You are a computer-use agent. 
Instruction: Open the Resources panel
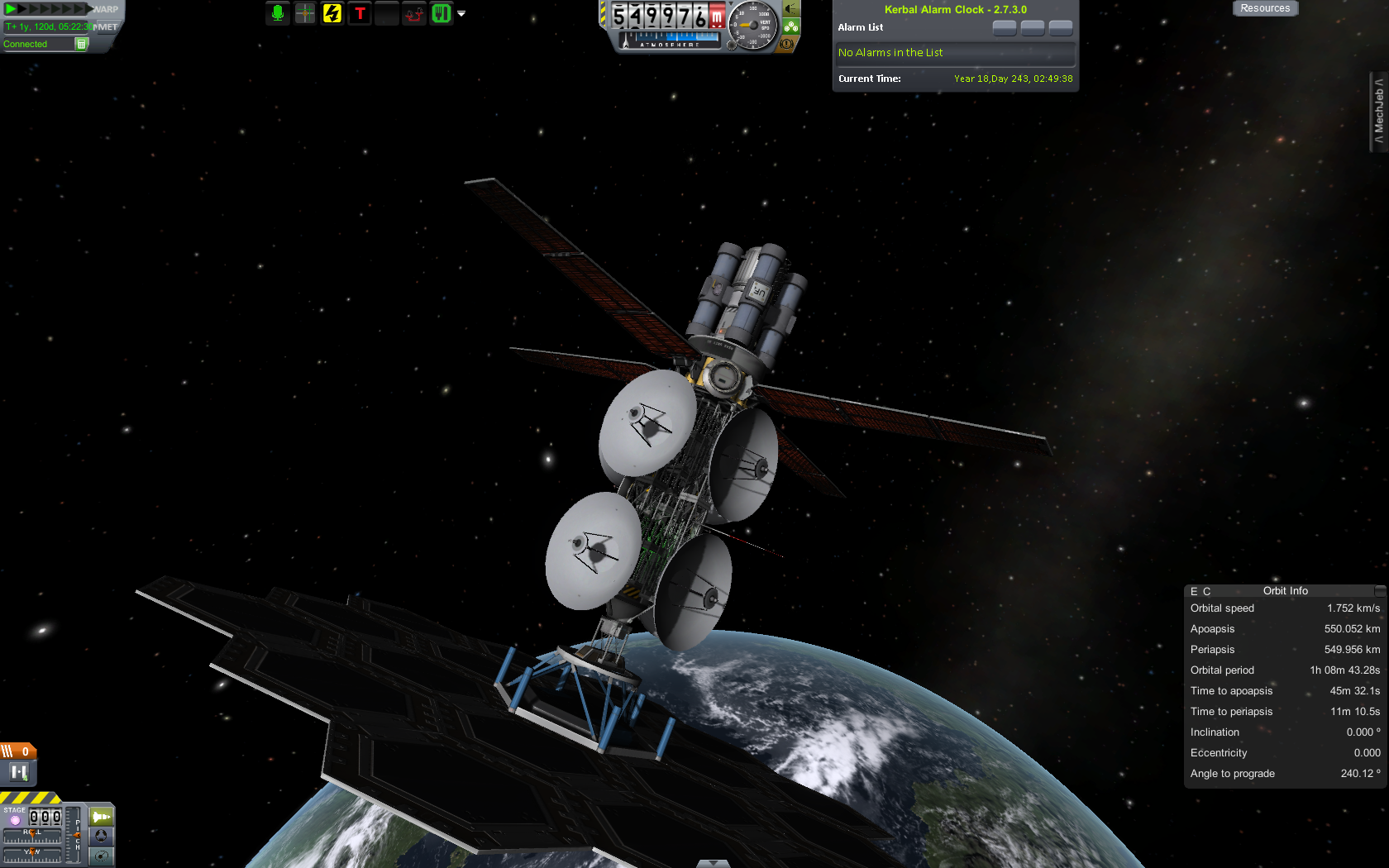tap(1264, 8)
